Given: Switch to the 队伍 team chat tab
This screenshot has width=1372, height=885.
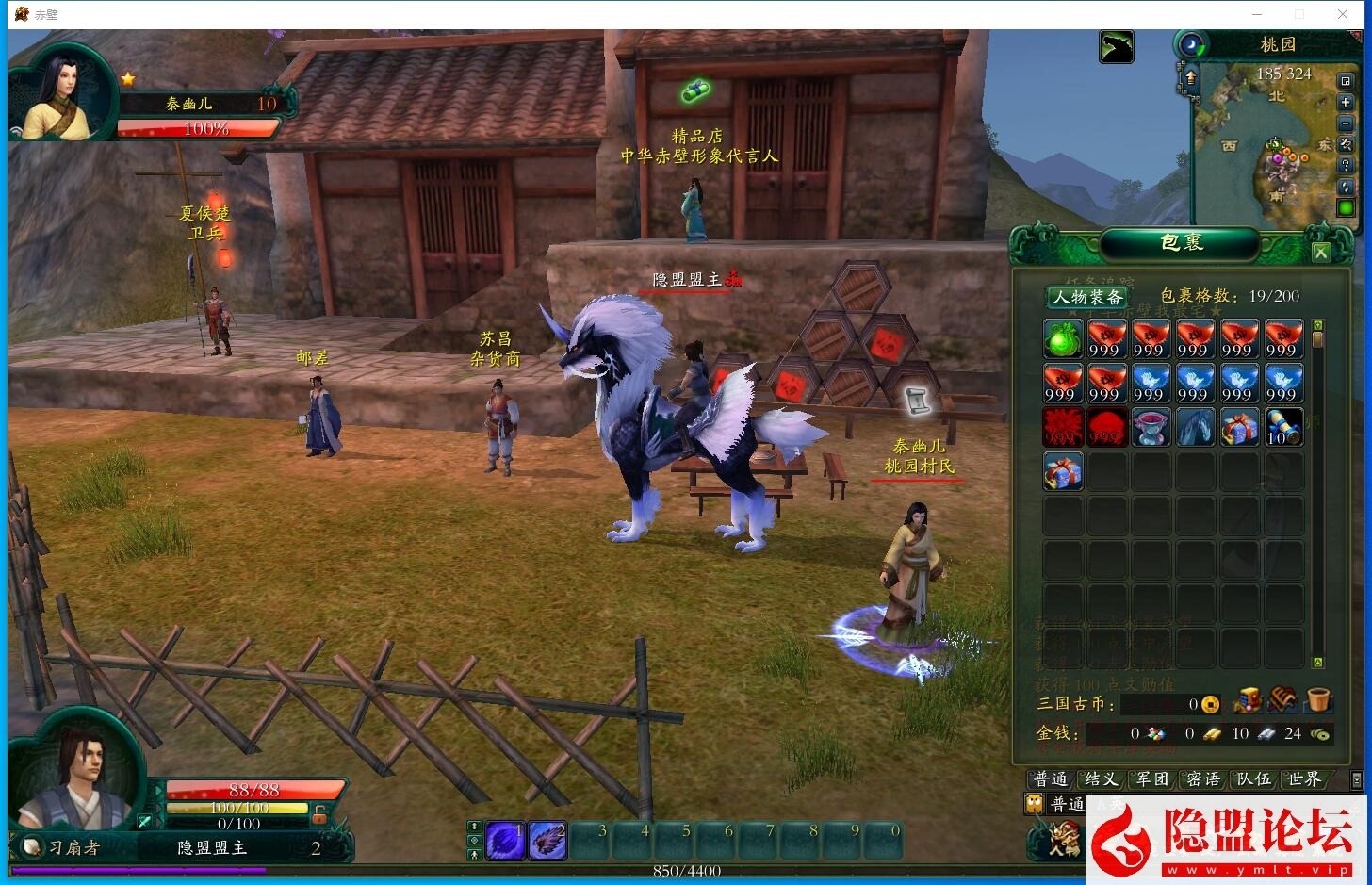Looking at the screenshot, I should tap(1253, 779).
